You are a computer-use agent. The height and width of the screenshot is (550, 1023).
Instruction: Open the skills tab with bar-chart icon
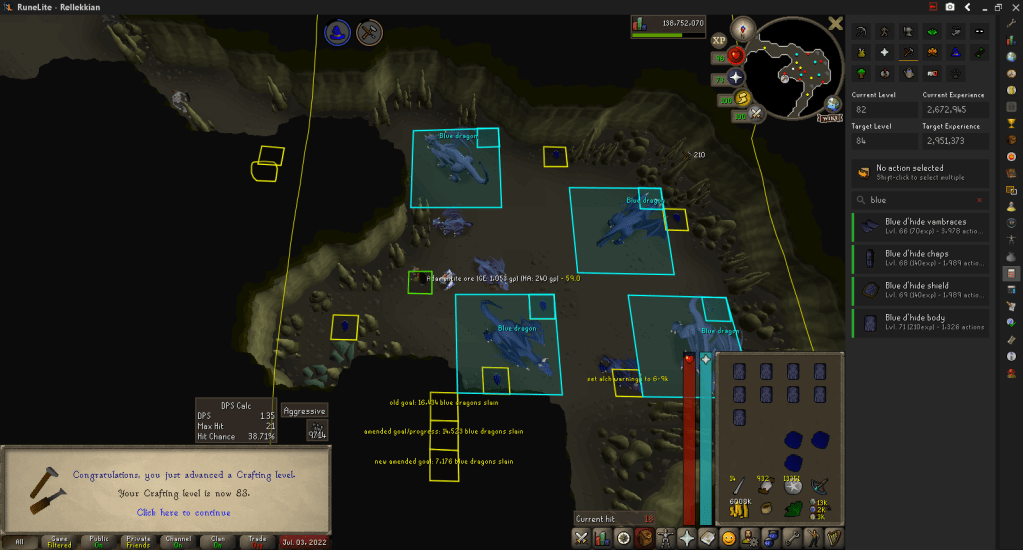tap(603, 539)
